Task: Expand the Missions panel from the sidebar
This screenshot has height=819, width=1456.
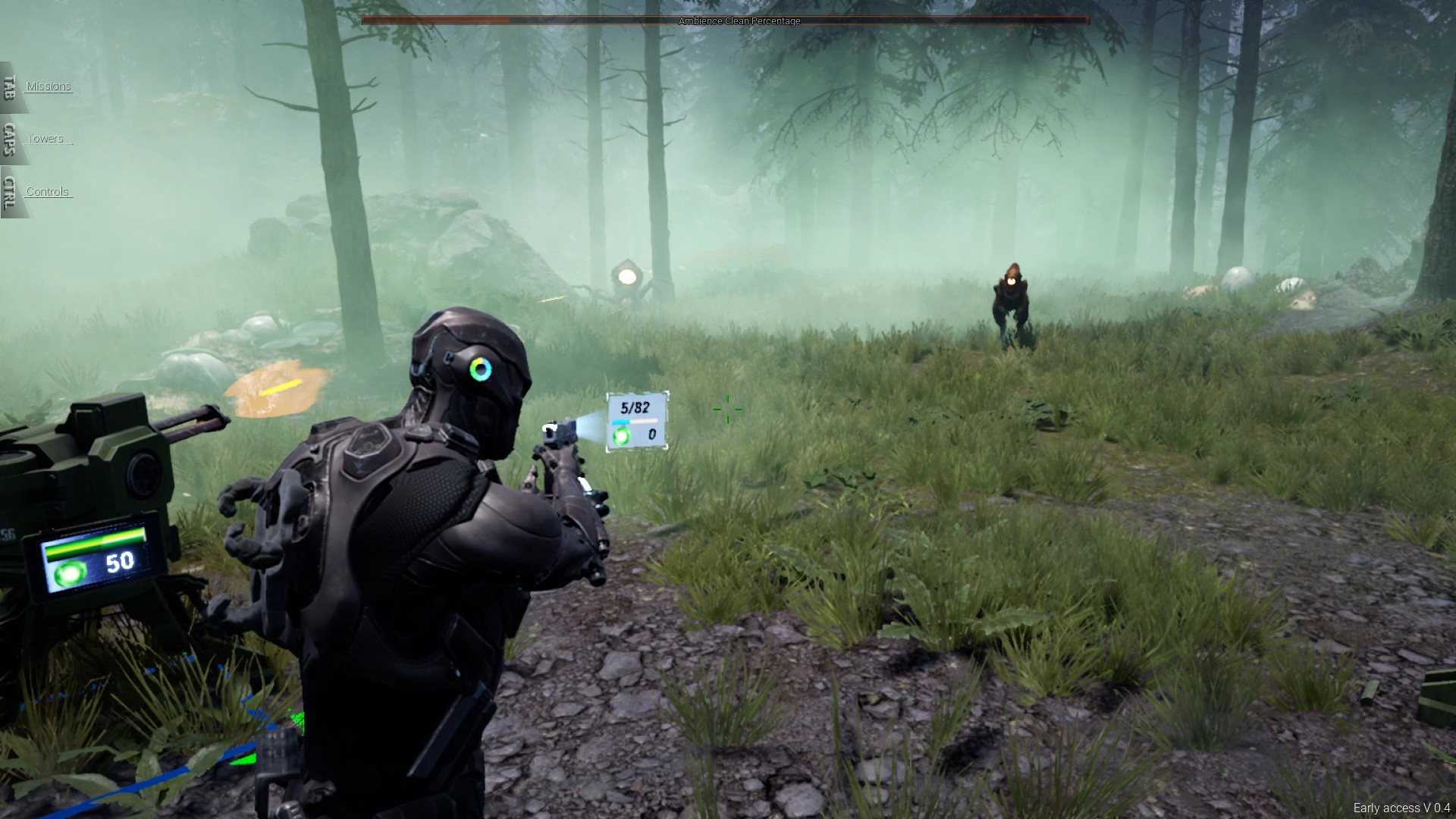Action: pos(48,86)
